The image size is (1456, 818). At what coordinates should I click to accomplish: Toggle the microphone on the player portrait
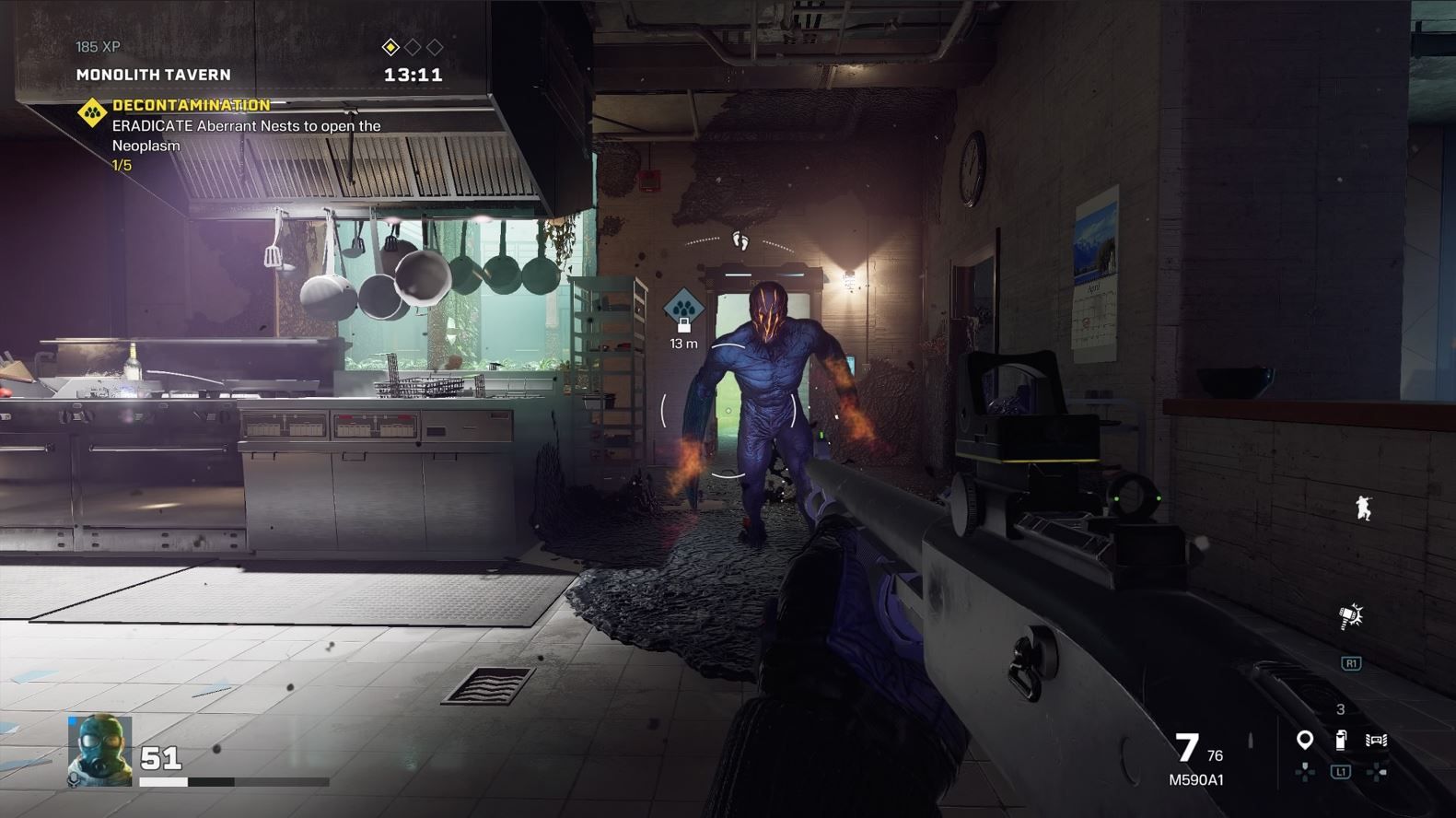pos(74,781)
